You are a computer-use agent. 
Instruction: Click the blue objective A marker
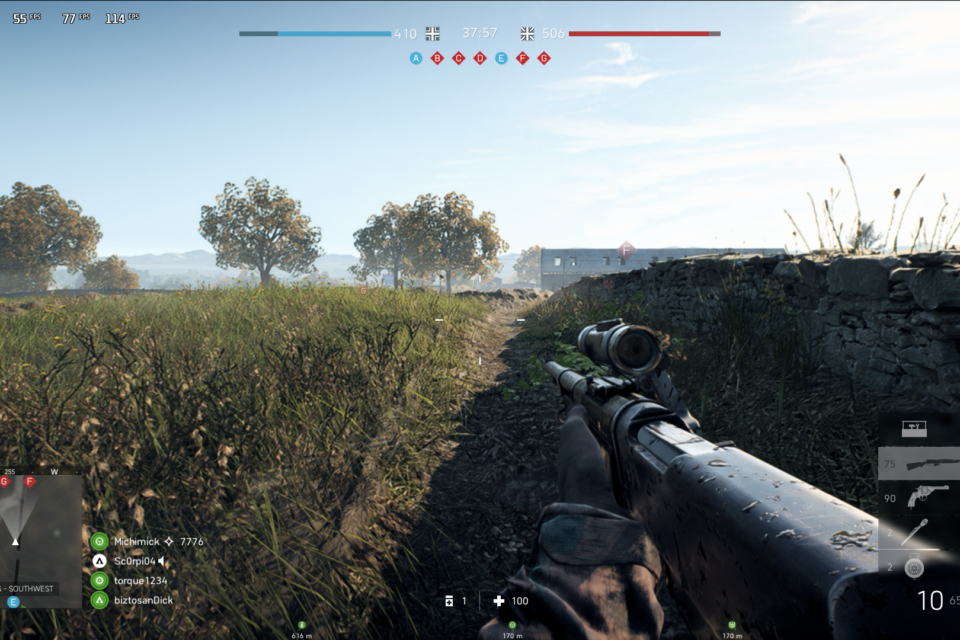pos(416,58)
